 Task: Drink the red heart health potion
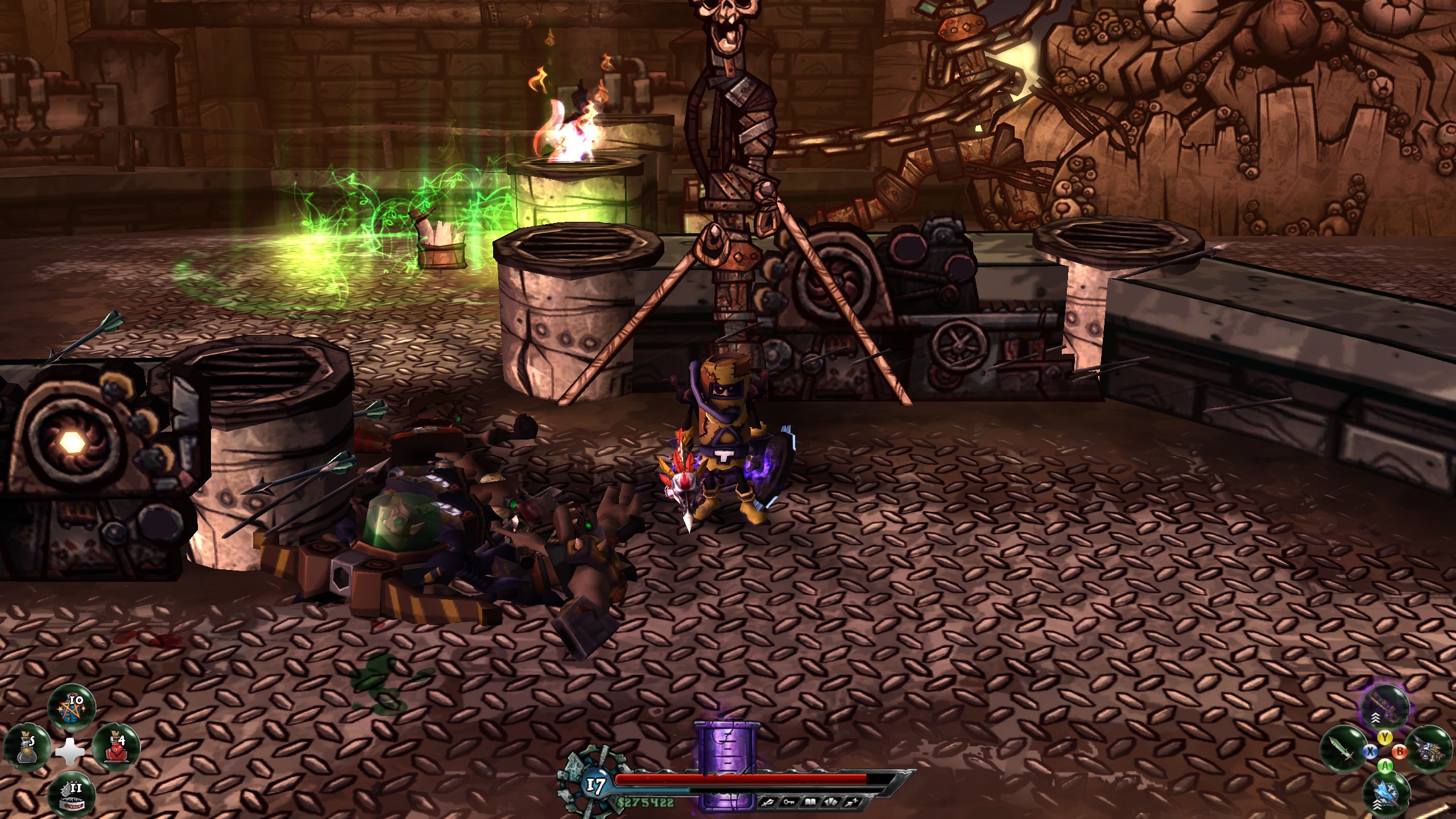coord(116,748)
